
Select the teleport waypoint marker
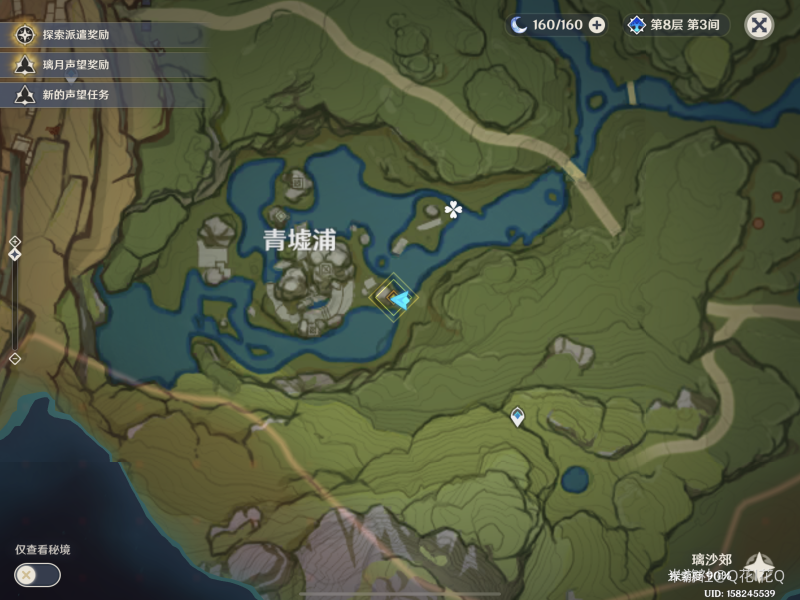coord(517,416)
